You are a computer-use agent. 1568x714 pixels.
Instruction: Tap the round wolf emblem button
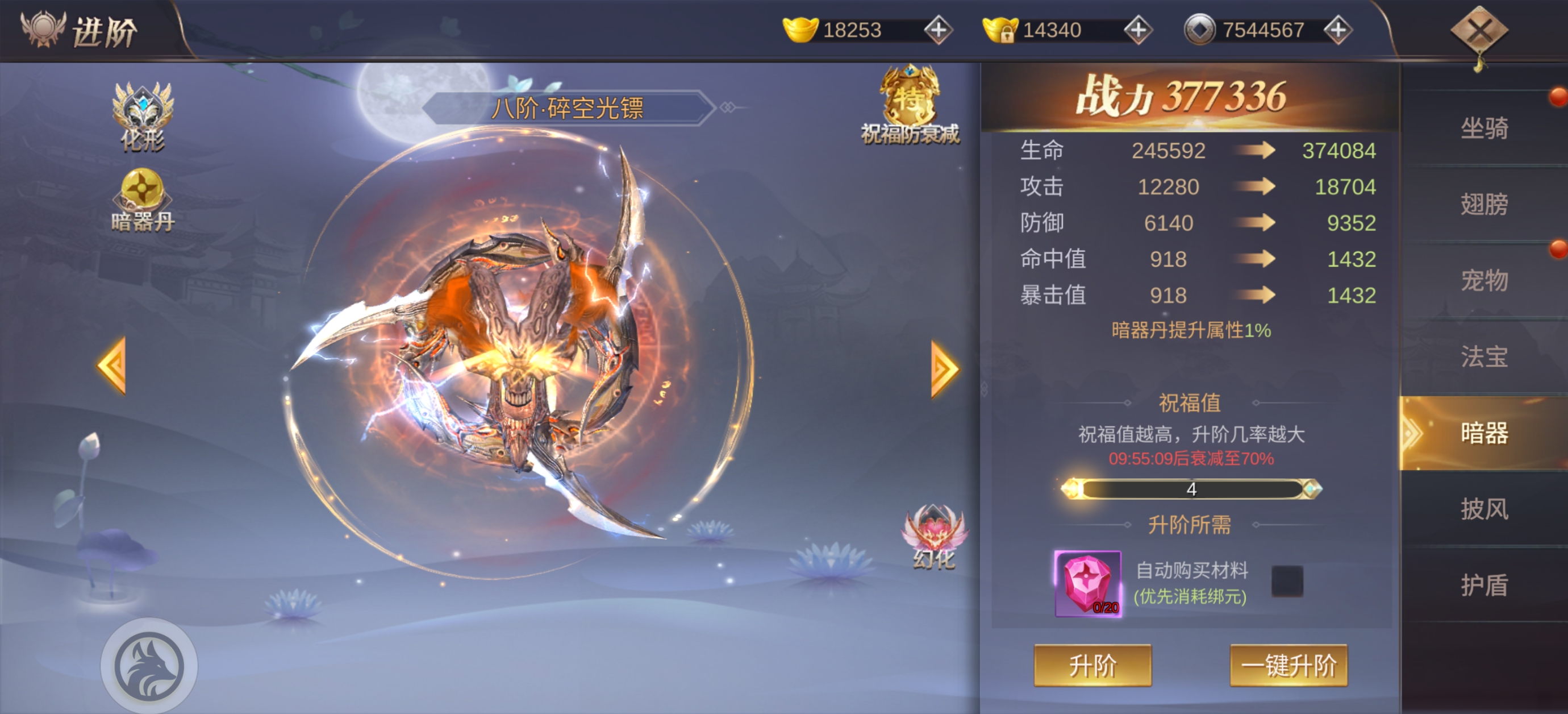point(149,666)
